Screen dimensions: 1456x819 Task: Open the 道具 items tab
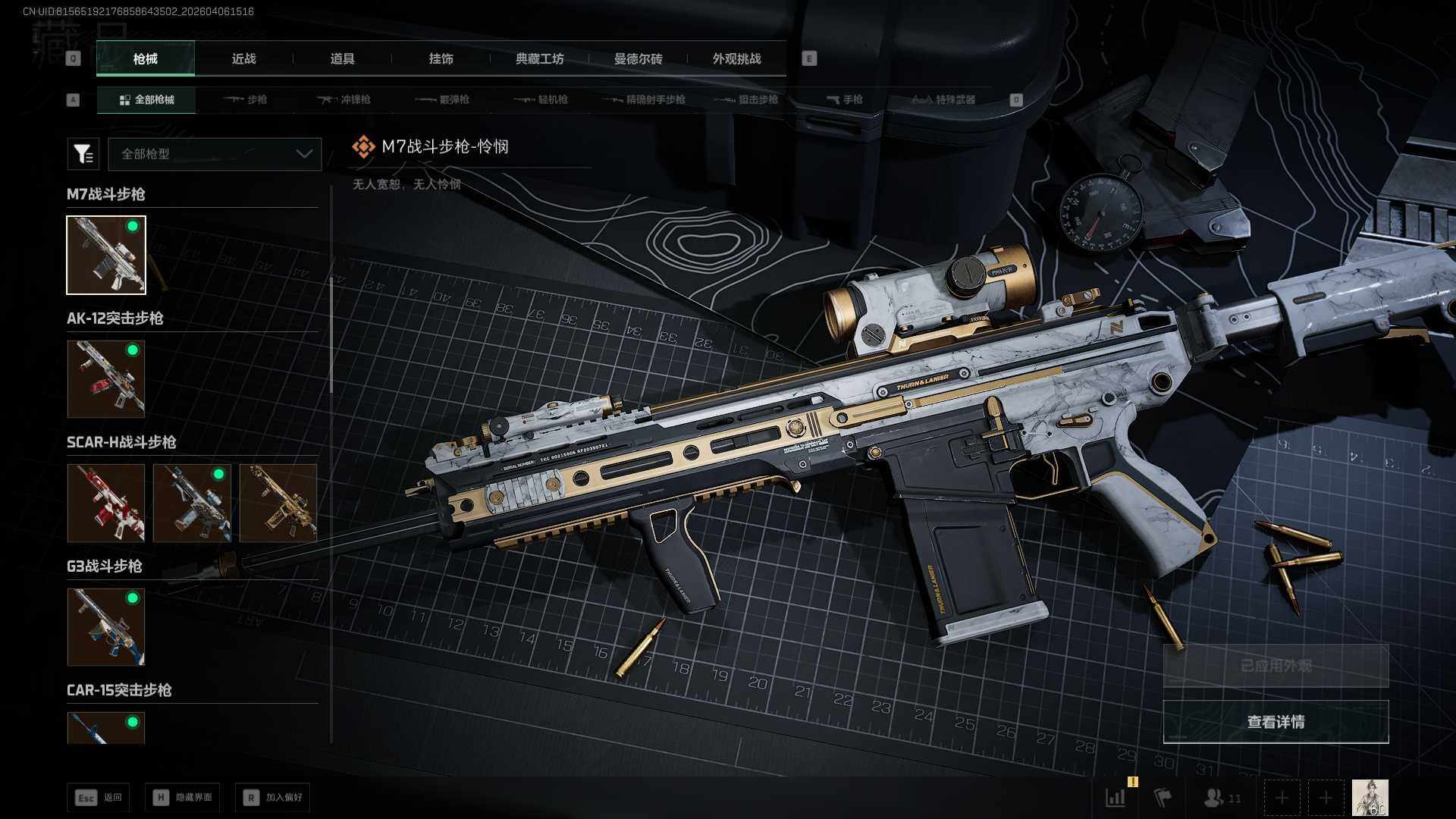coord(342,58)
